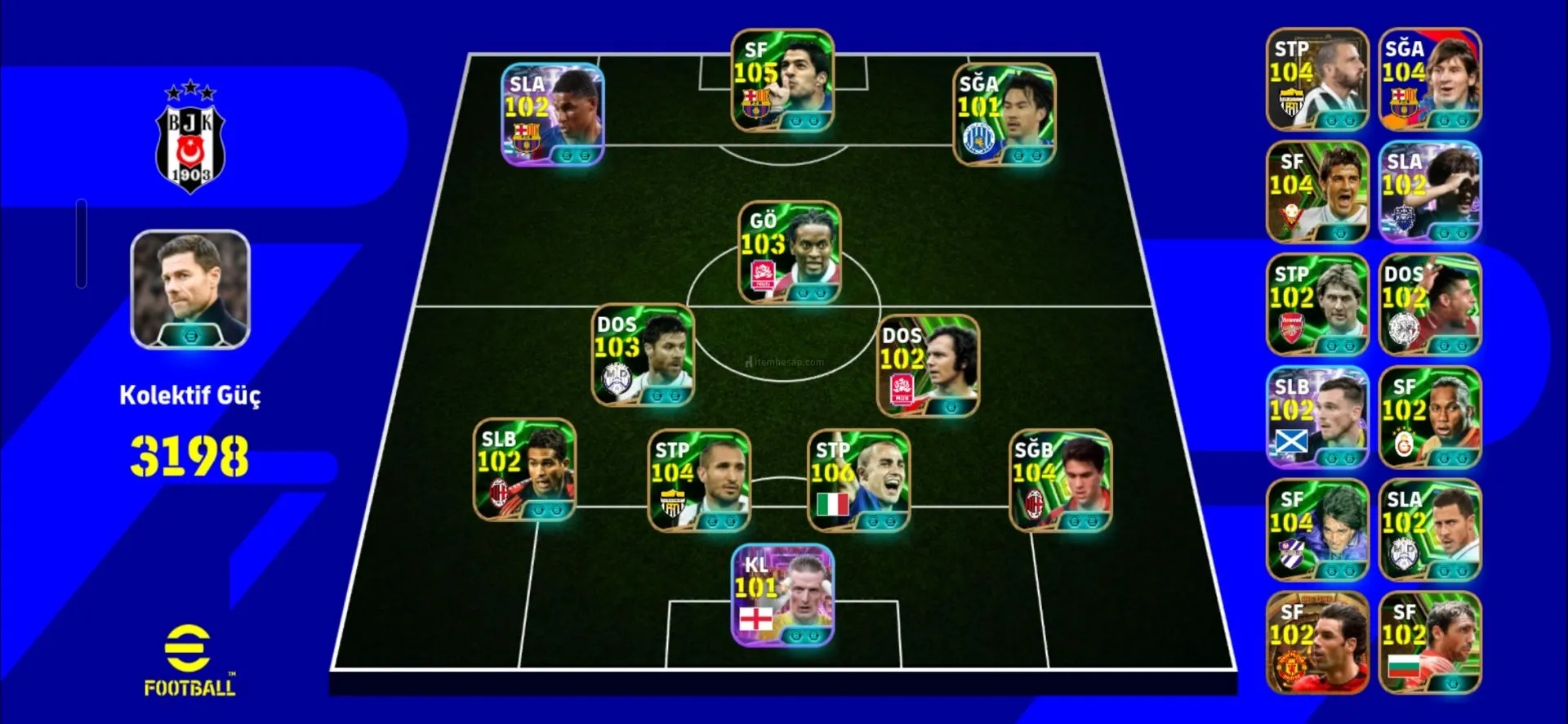Choose the SĞA 101 right winger card
Viewport: 1568px width, 724px height.
click(1004, 115)
